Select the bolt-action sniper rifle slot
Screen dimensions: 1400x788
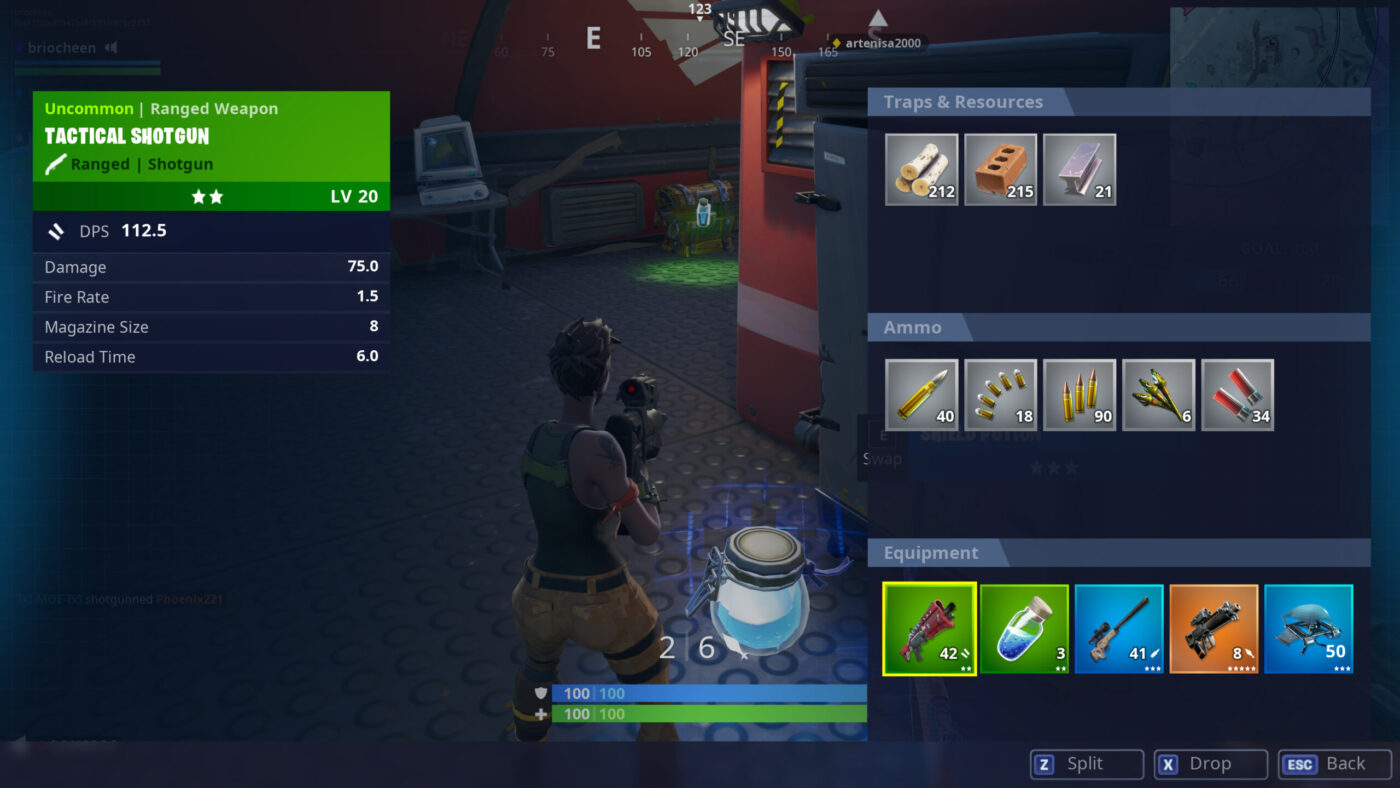[x=1118, y=628]
